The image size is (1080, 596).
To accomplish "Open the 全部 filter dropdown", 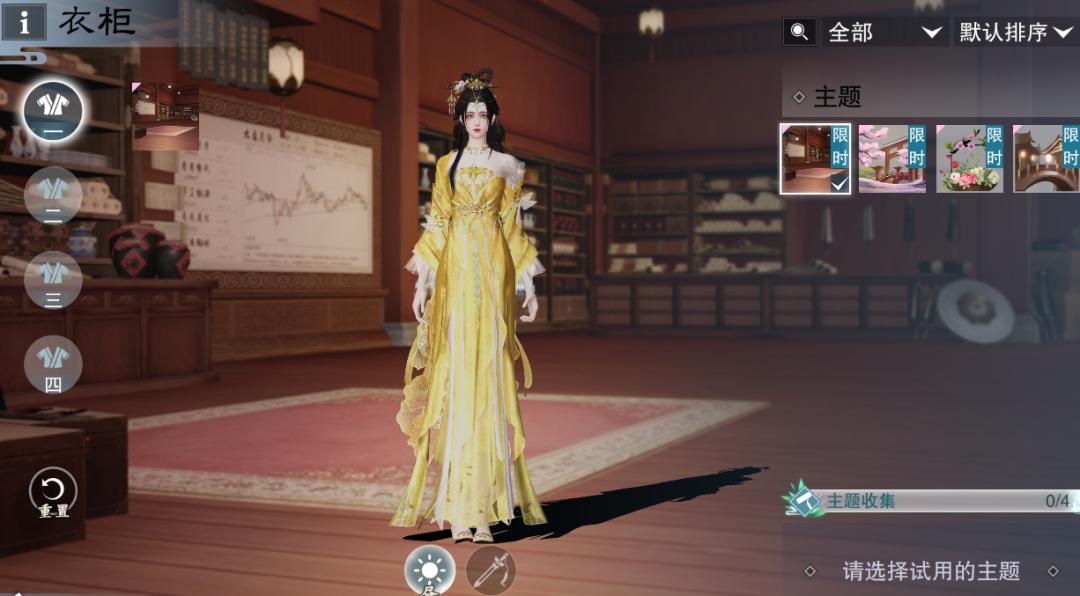I will (x=885, y=32).
